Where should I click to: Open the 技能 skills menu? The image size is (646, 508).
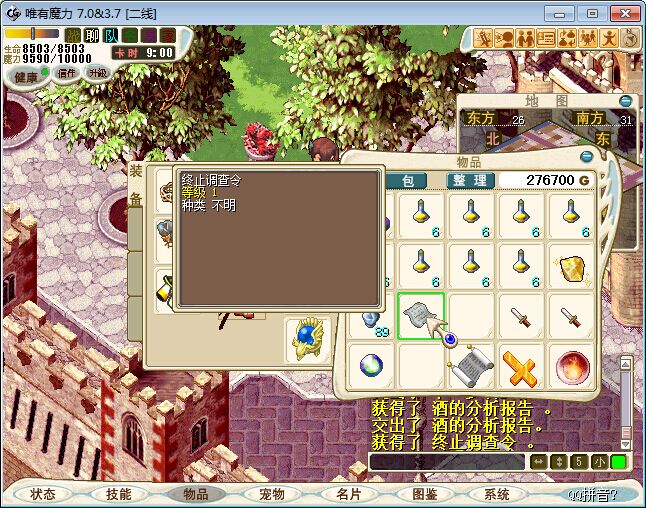(119, 494)
